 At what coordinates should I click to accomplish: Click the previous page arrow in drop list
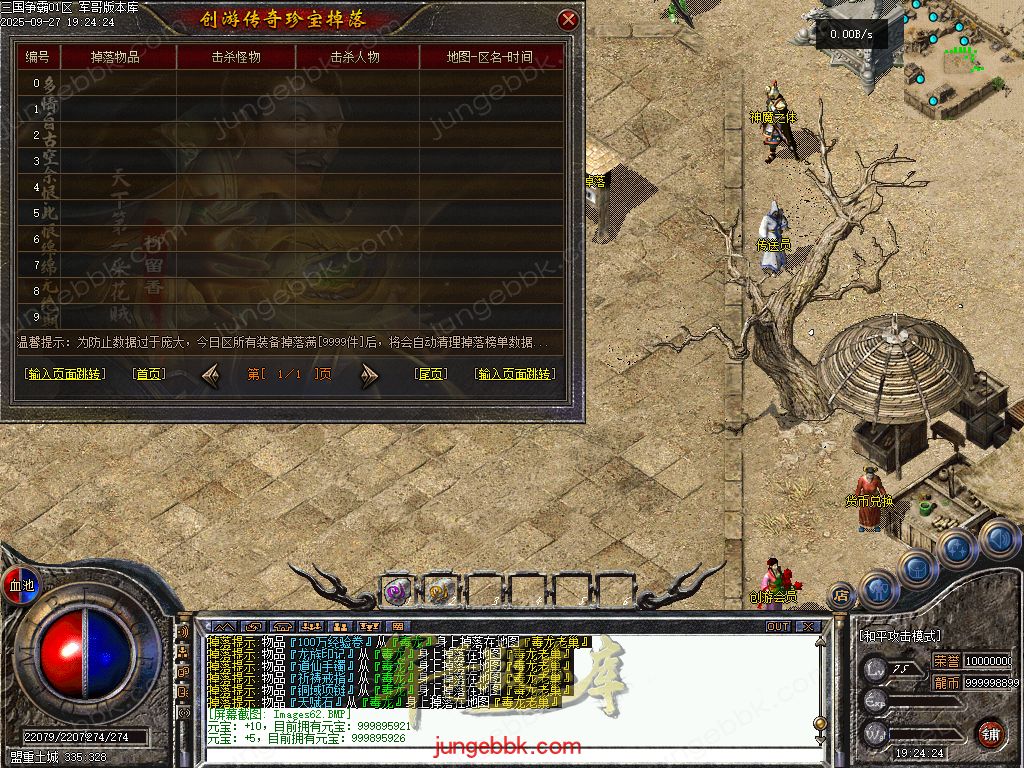(x=211, y=375)
